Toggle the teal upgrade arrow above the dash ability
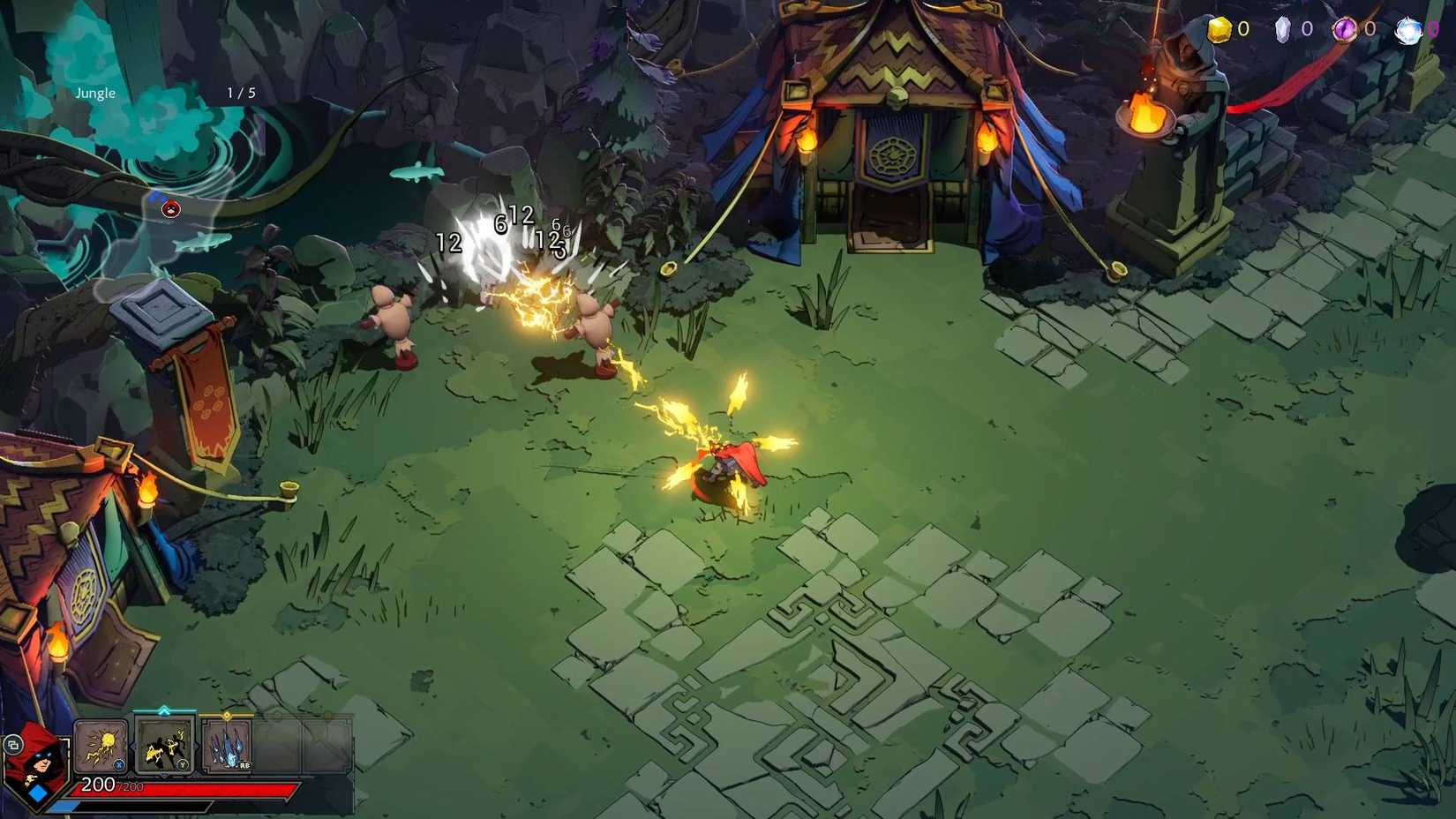Viewport: 1456px width, 819px height. [164, 709]
